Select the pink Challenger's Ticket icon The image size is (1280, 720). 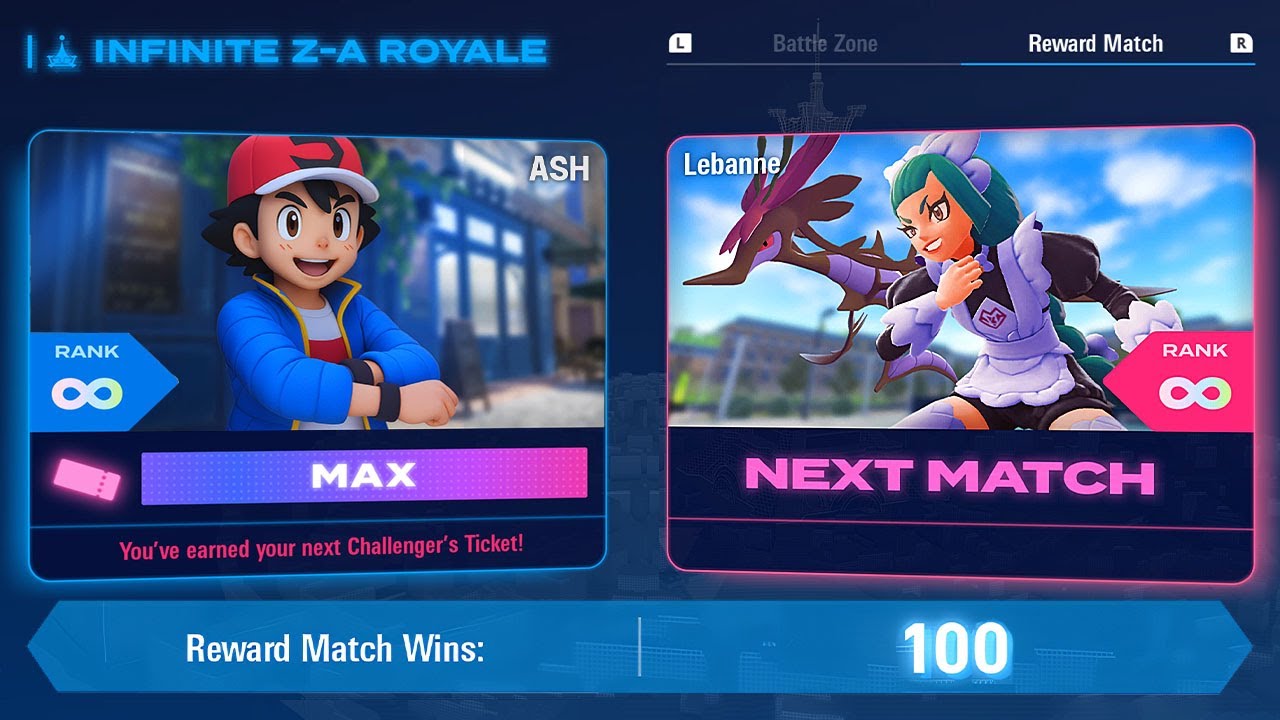pyautogui.click(x=88, y=482)
